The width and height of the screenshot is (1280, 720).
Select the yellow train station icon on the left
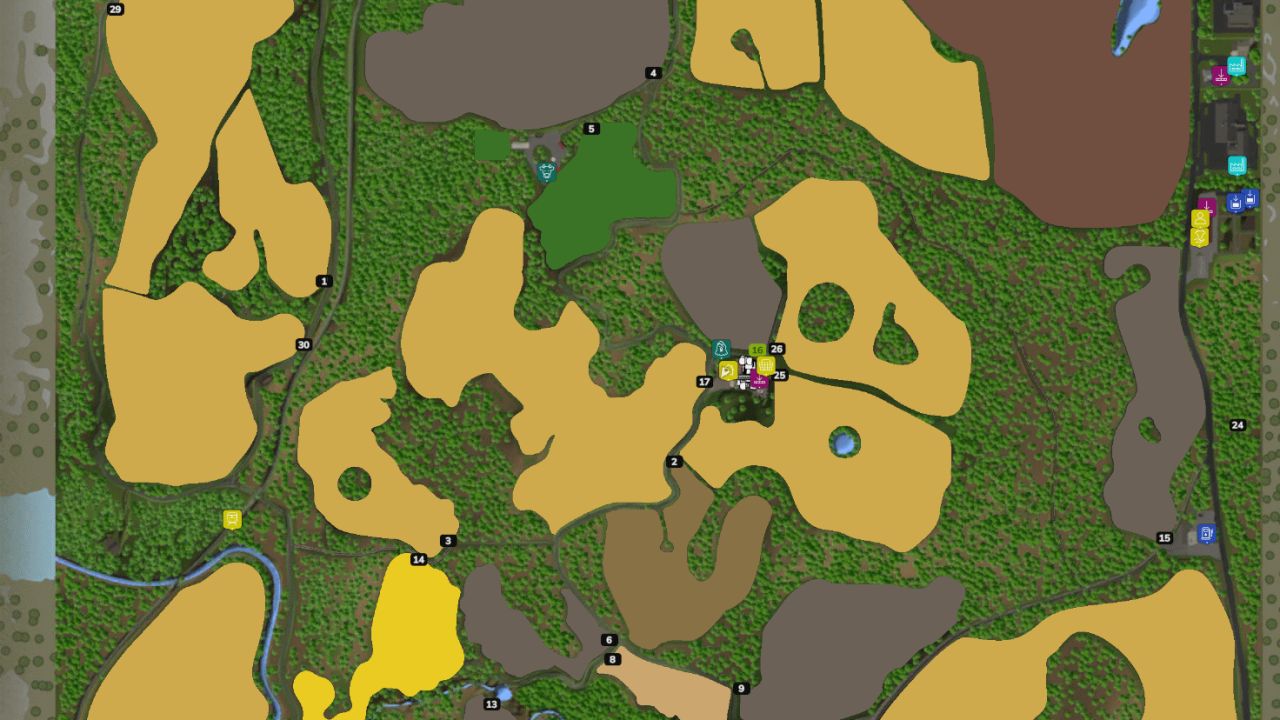point(233,518)
